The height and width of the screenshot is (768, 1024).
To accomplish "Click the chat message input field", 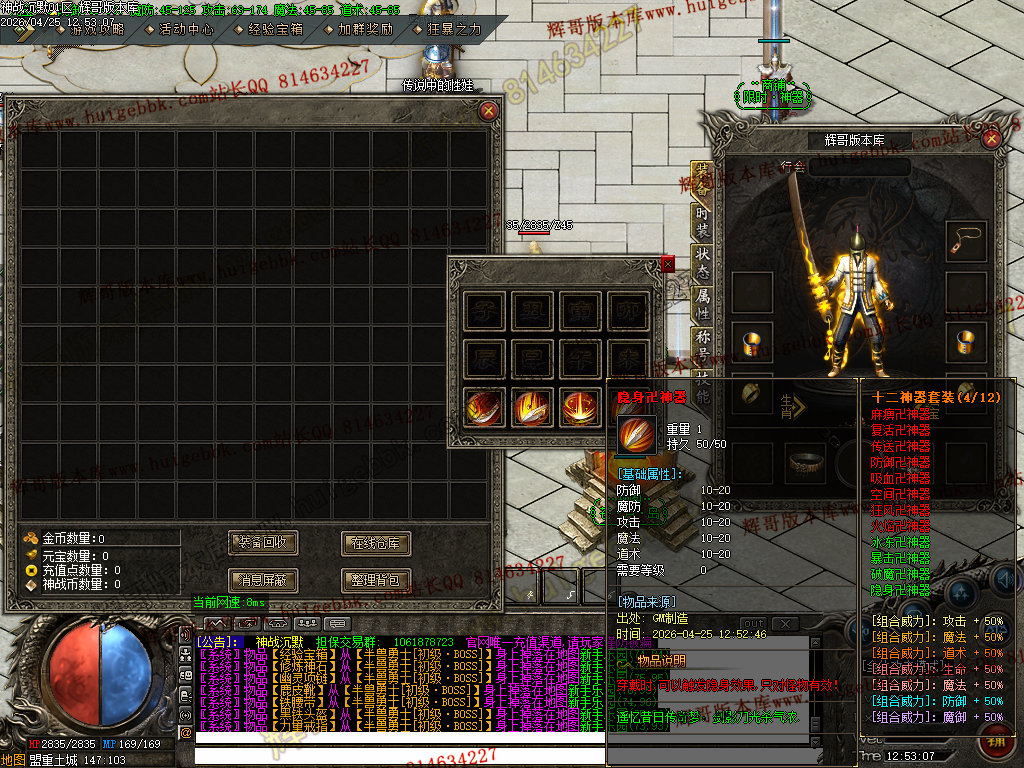I will (398, 753).
